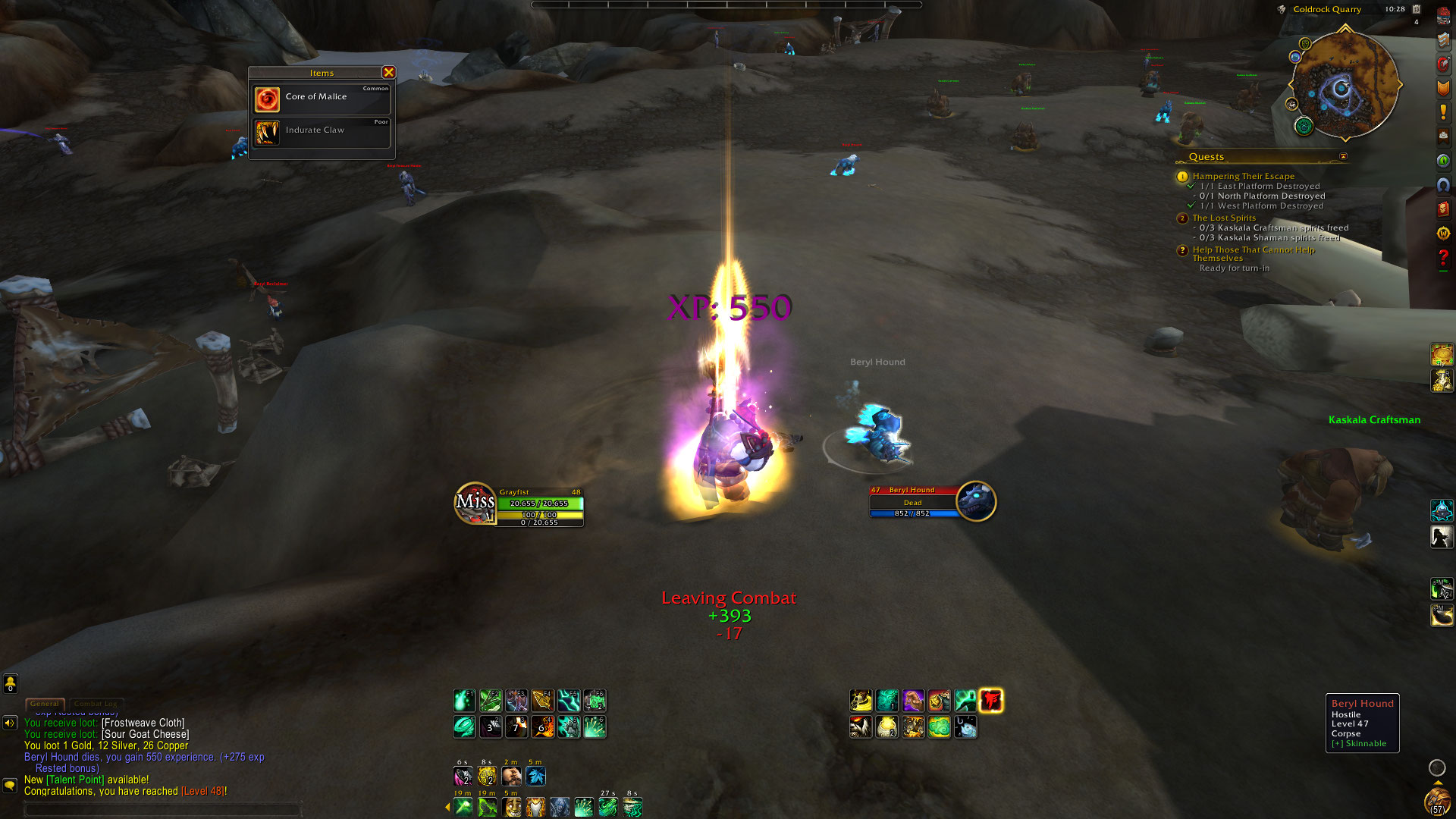The width and height of the screenshot is (1456, 819).
Task: Close the Items loot window
Action: 388,72
